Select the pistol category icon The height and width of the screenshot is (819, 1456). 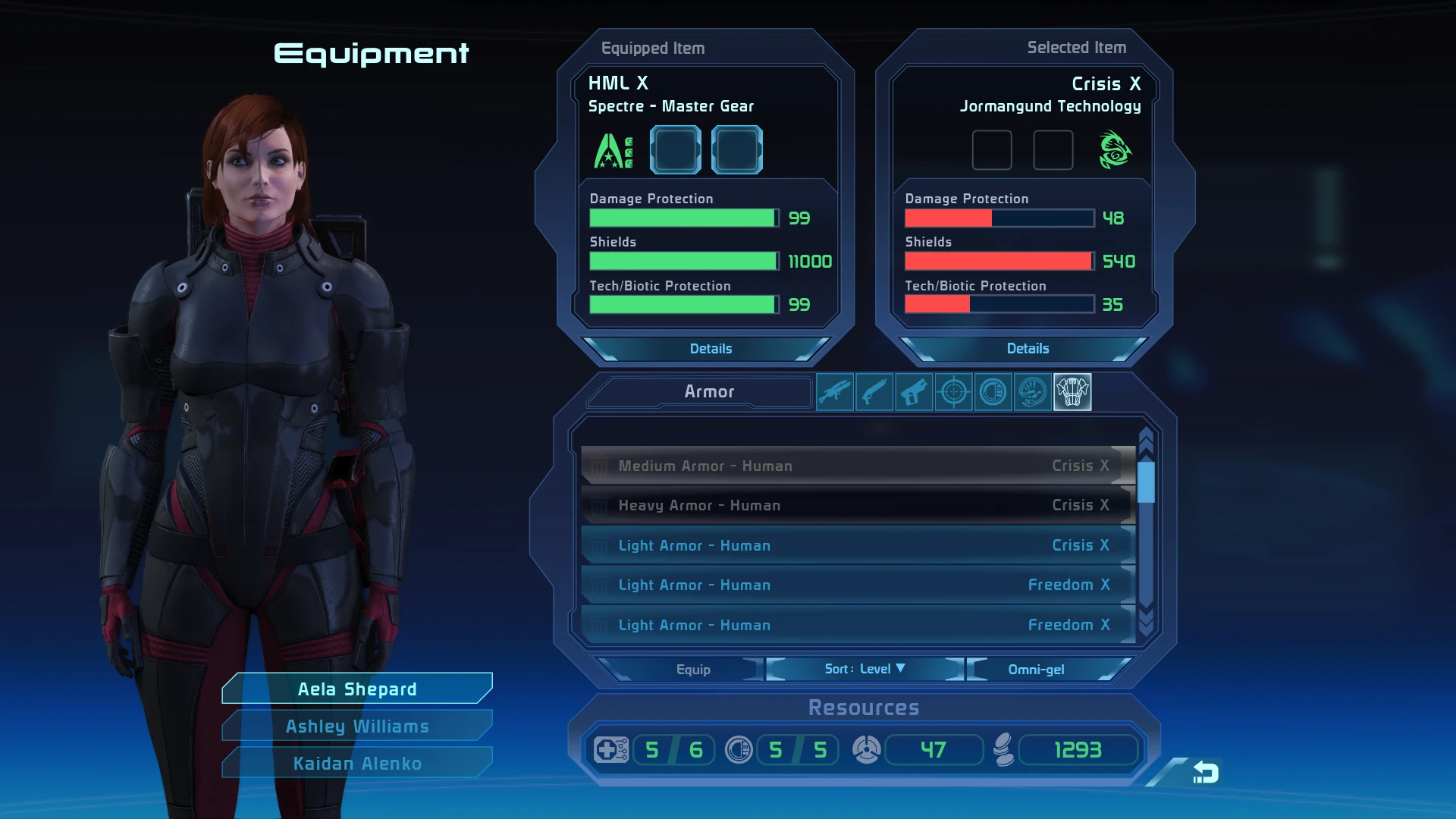point(914,391)
